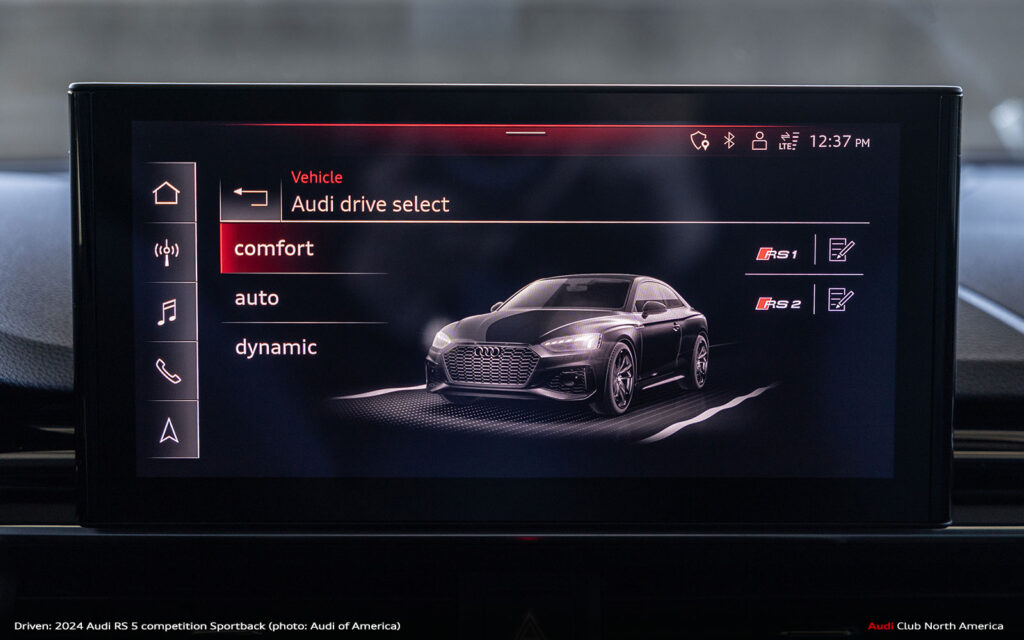Viewport: 1024px width, 640px height.
Task: Edit the RS1 mode settings
Action: tap(841, 250)
